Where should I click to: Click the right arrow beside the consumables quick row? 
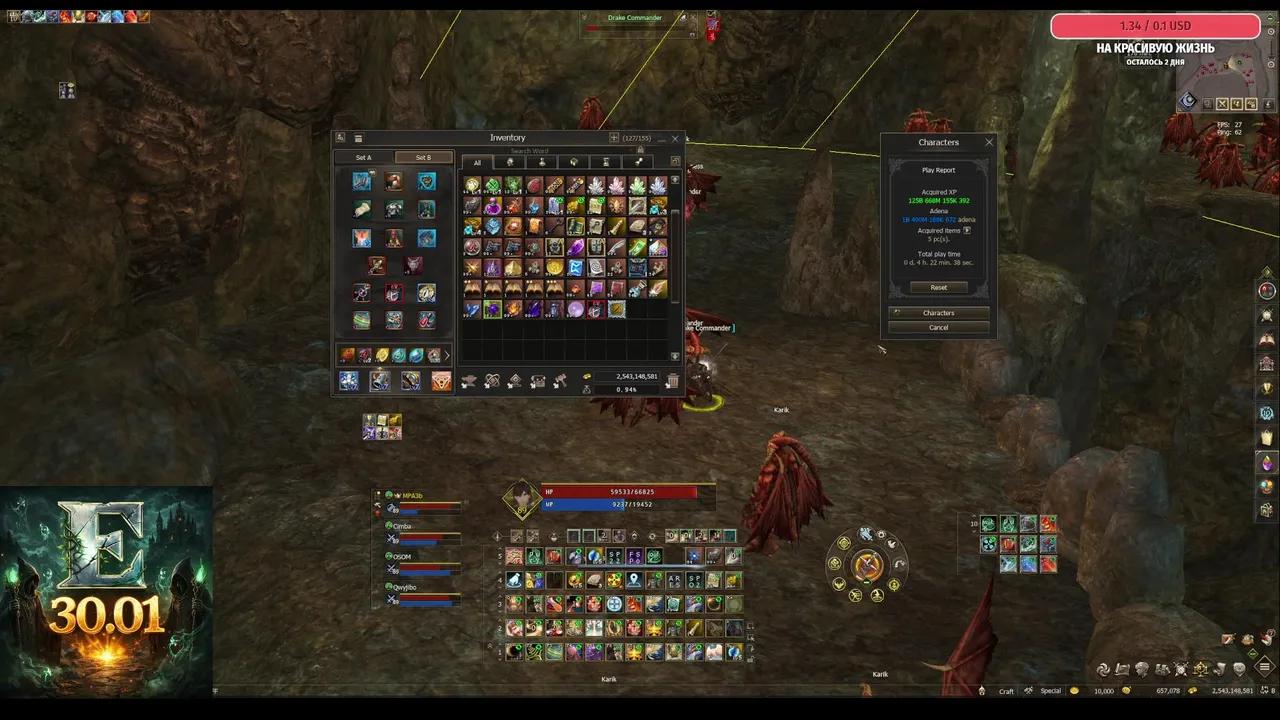(447, 355)
